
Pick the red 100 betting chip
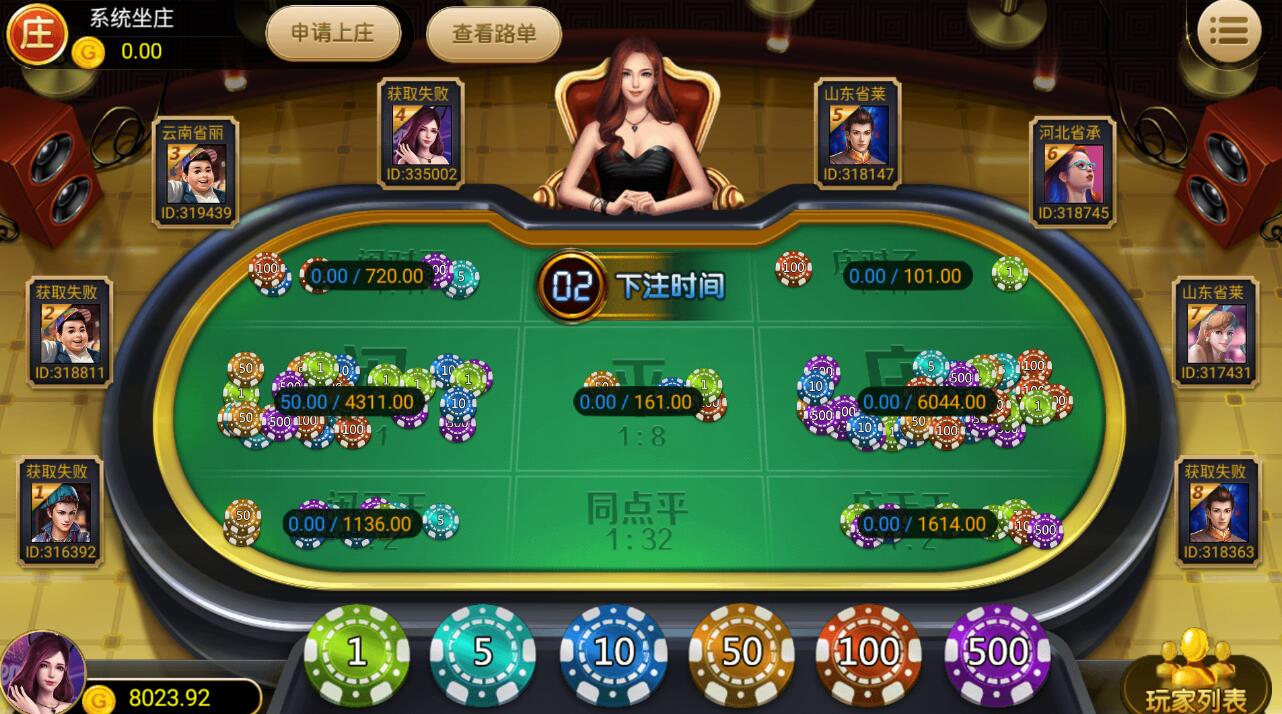click(x=869, y=653)
